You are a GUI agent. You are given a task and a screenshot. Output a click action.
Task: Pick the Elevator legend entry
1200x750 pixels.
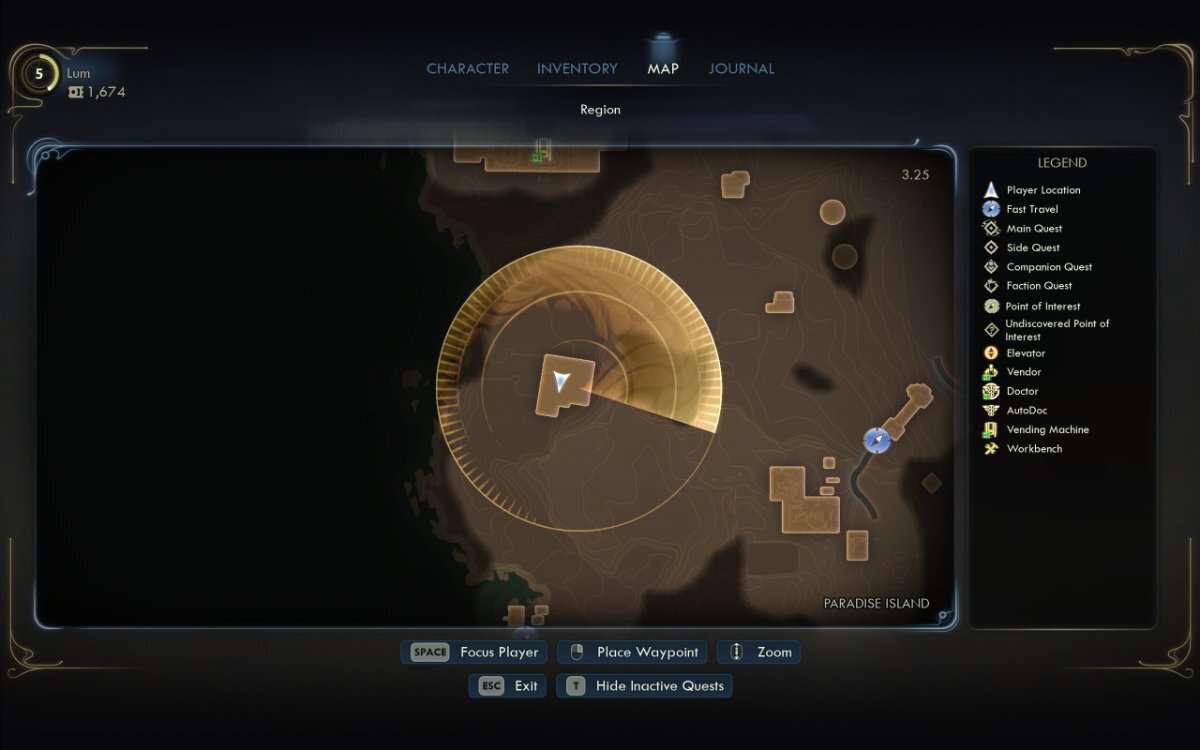[1025, 353]
